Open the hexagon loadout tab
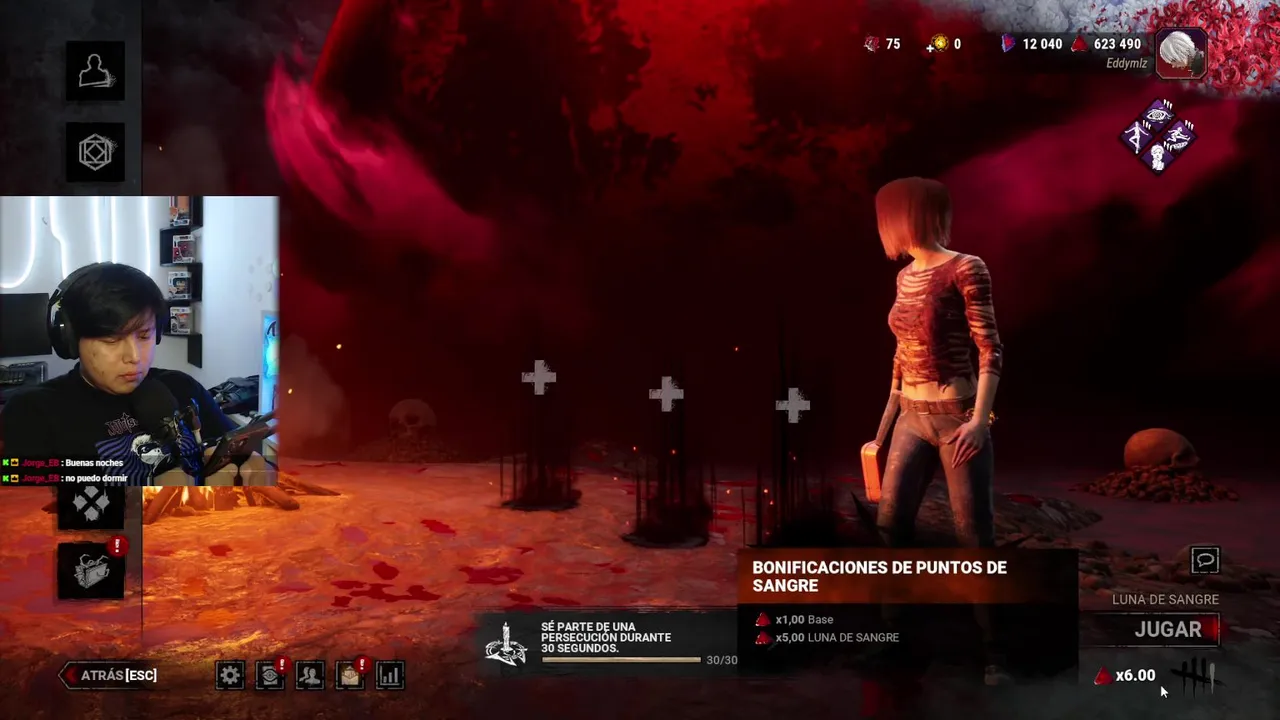The width and height of the screenshot is (1280, 720). pyautogui.click(x=95, y=152)
